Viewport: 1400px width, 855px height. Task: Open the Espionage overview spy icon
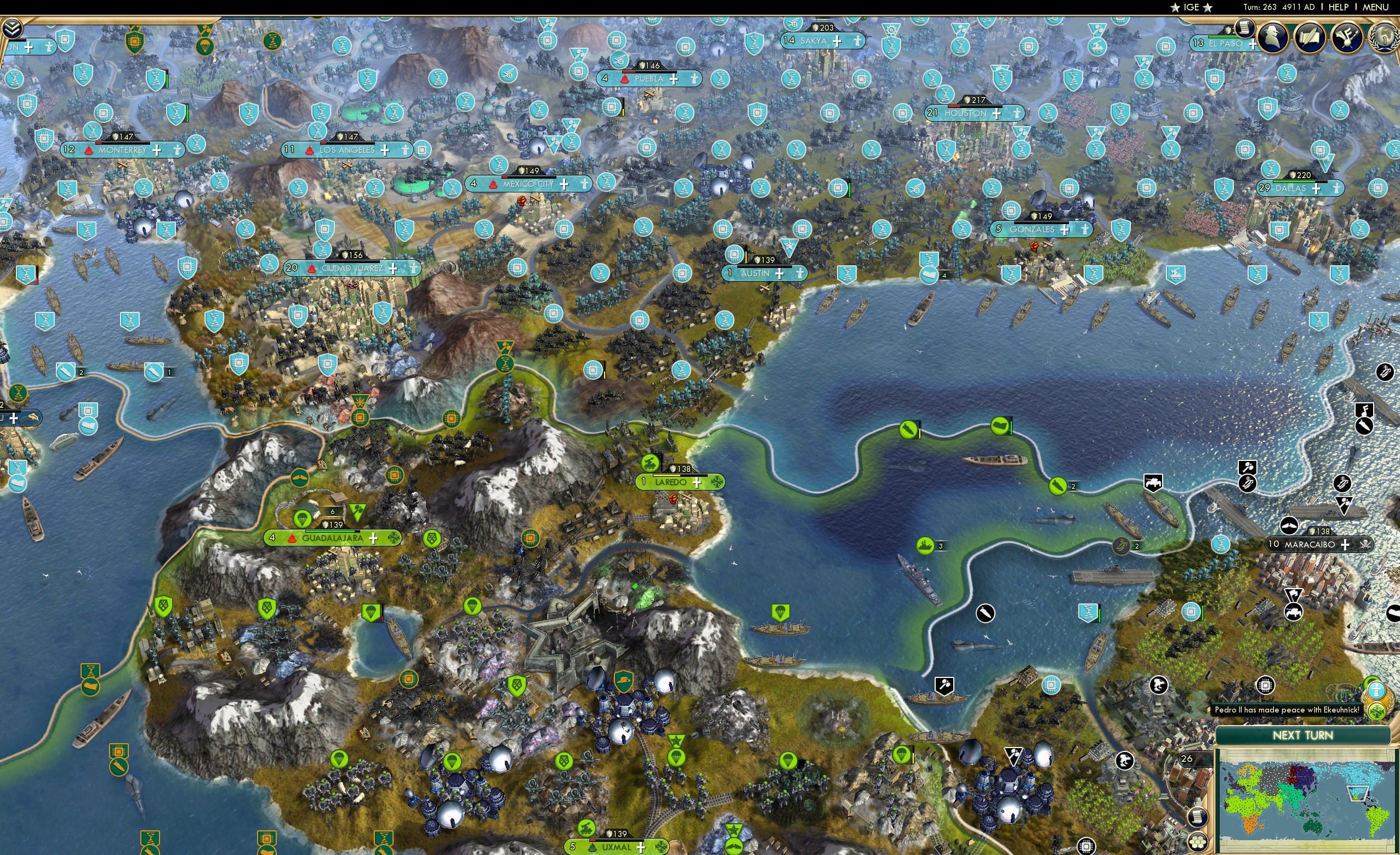point(1273,37)
